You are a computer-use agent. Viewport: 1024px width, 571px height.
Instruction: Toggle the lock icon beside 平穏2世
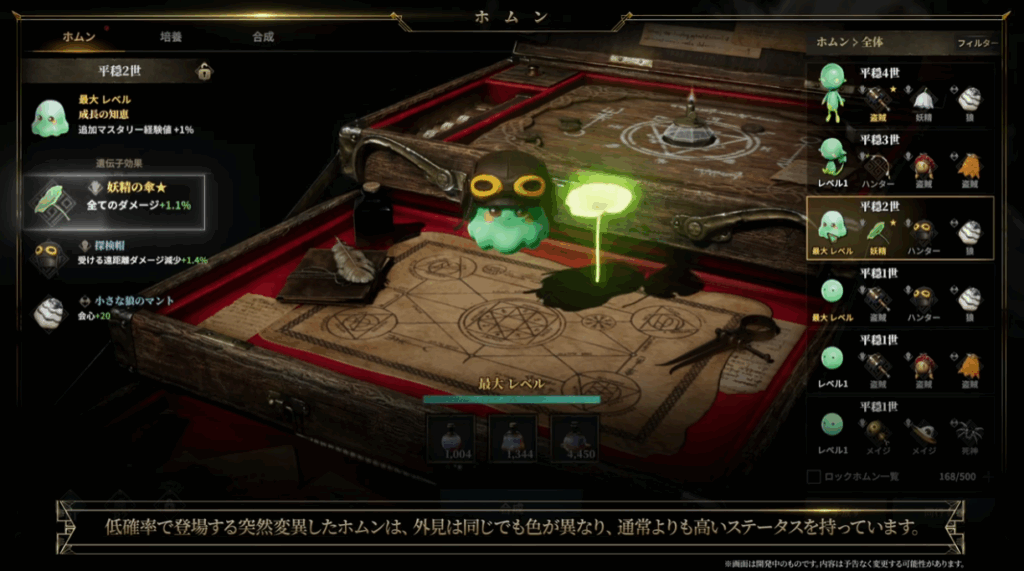tap(204, 71)
